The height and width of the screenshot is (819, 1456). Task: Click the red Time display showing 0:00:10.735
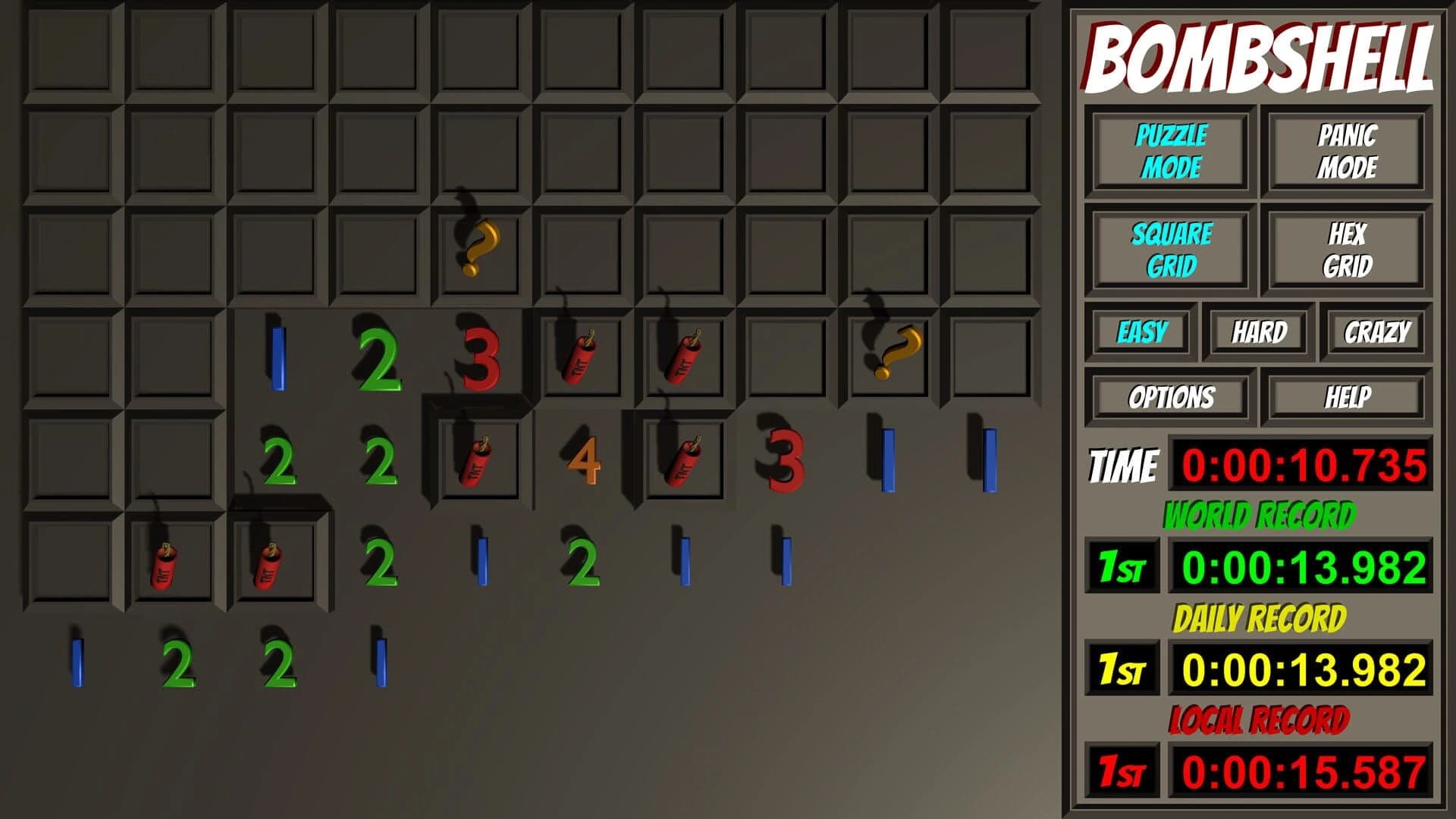[x=1304, y=460]
